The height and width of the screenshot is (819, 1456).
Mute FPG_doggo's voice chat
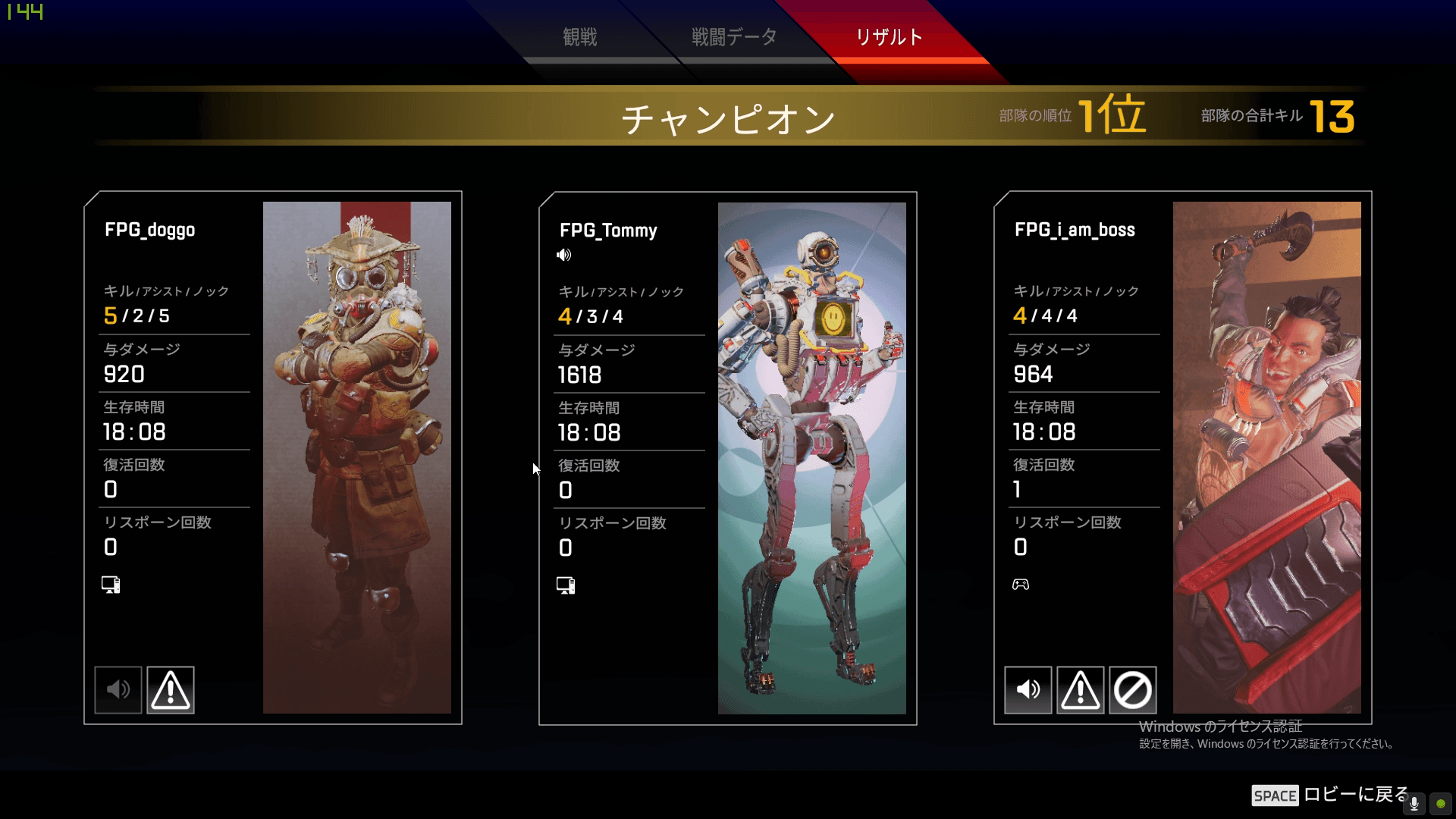click(118, 689)
